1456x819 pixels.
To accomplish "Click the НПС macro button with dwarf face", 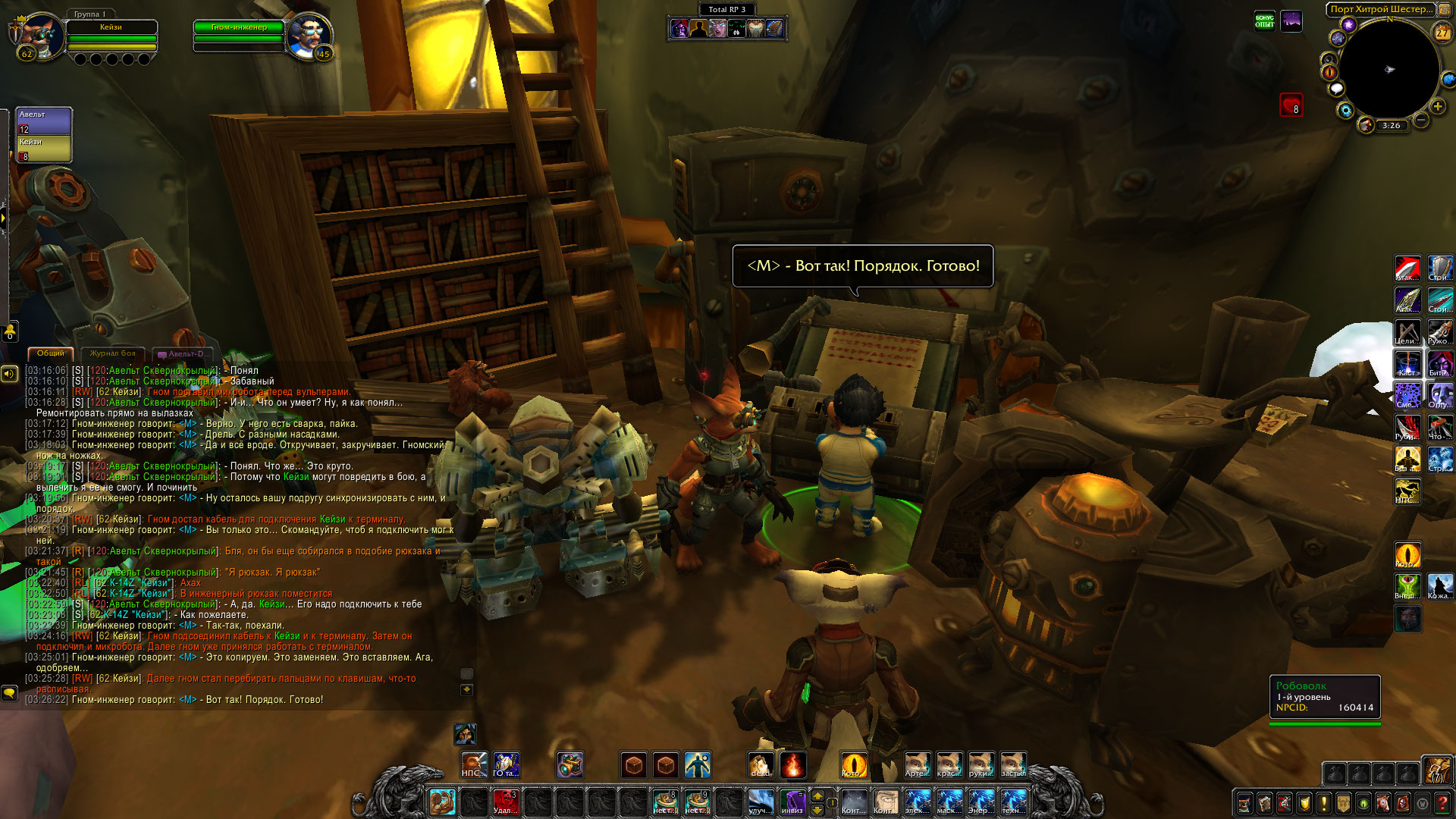I will tap(473, 765).
